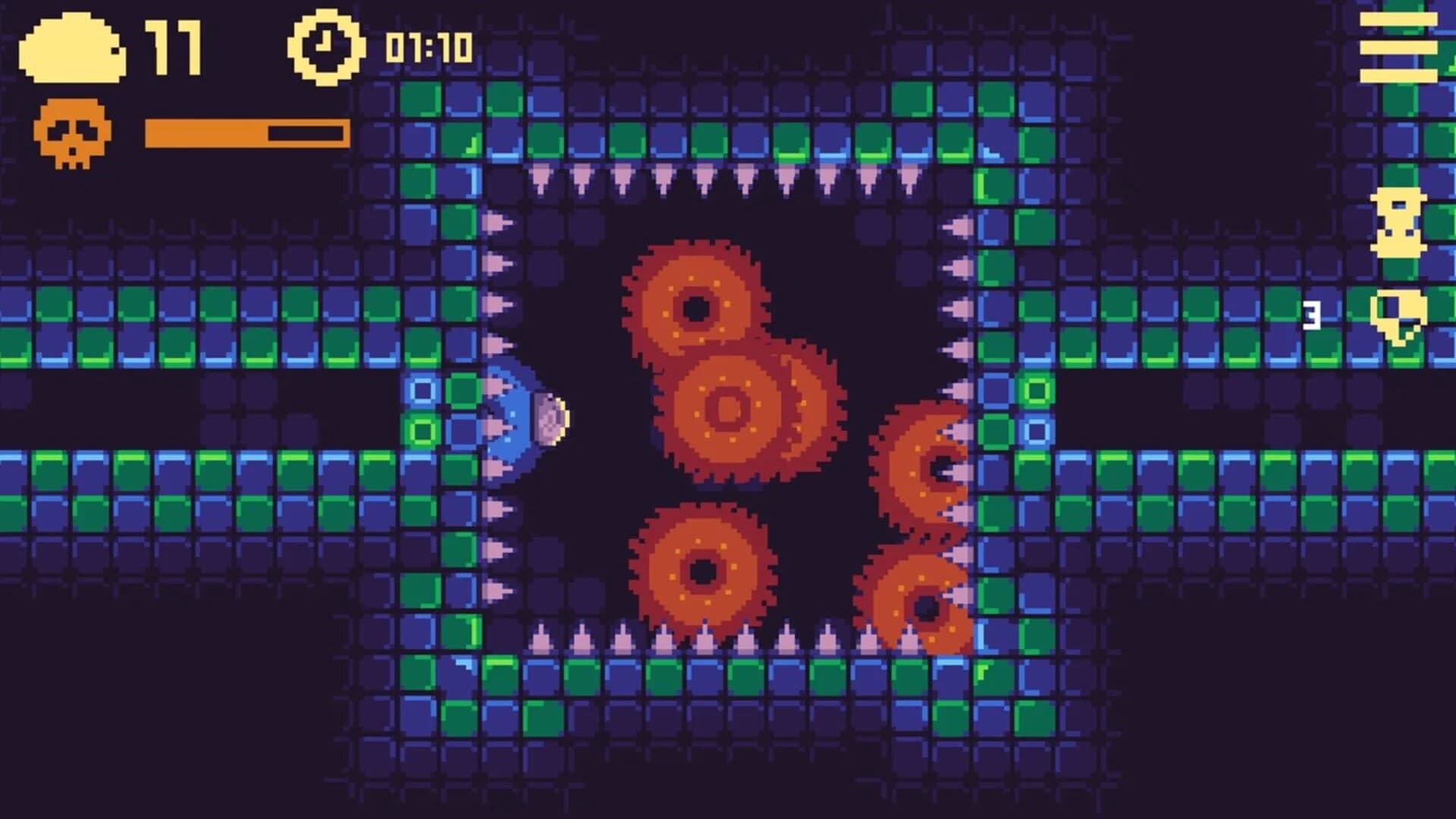Toggle the green ring block on the right wall
Screen dimensions: 1456x819
pyautogui.click(x=1036, y=392)
